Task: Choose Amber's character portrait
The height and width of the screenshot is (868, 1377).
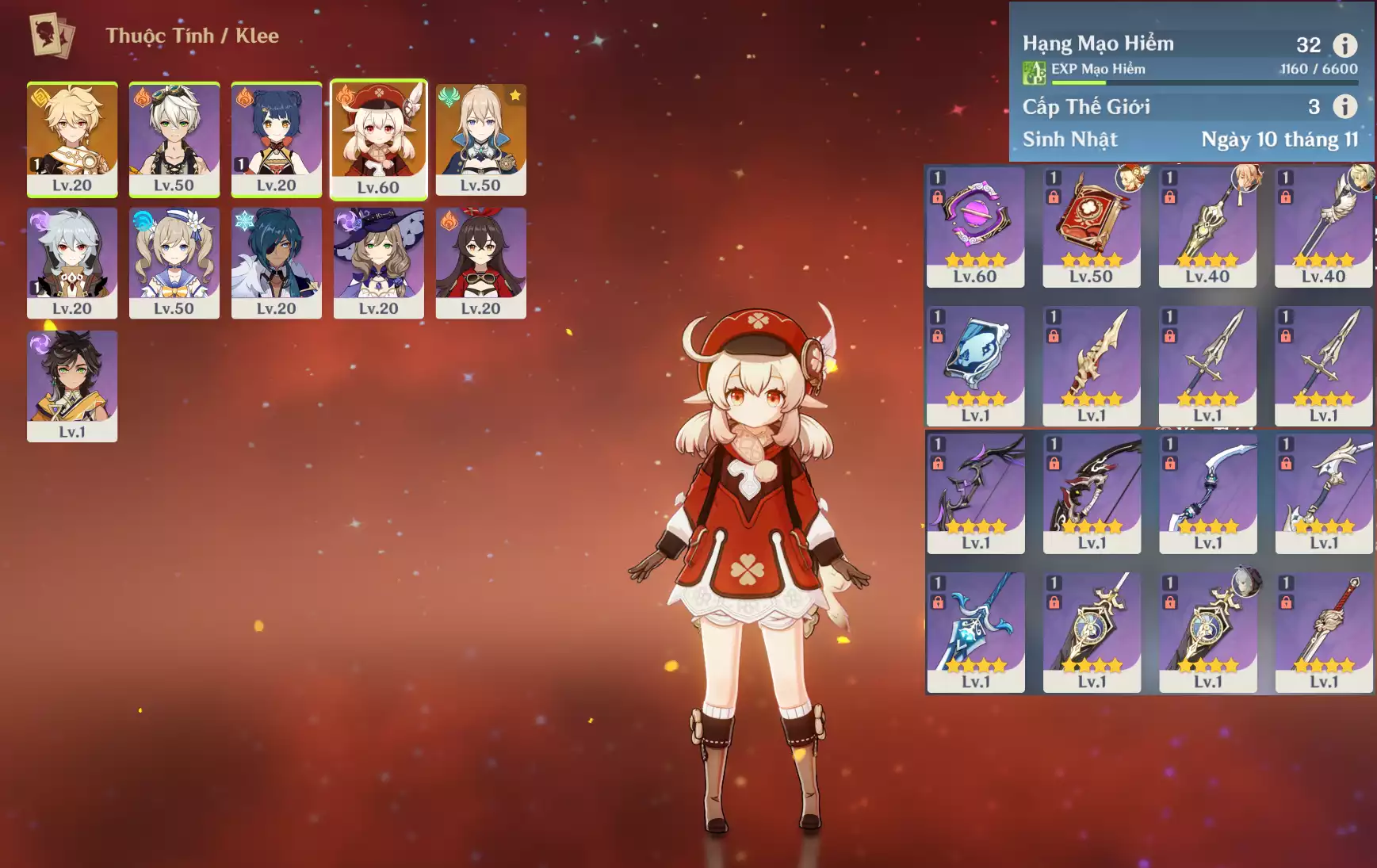Action: click(x=480, y=262)
